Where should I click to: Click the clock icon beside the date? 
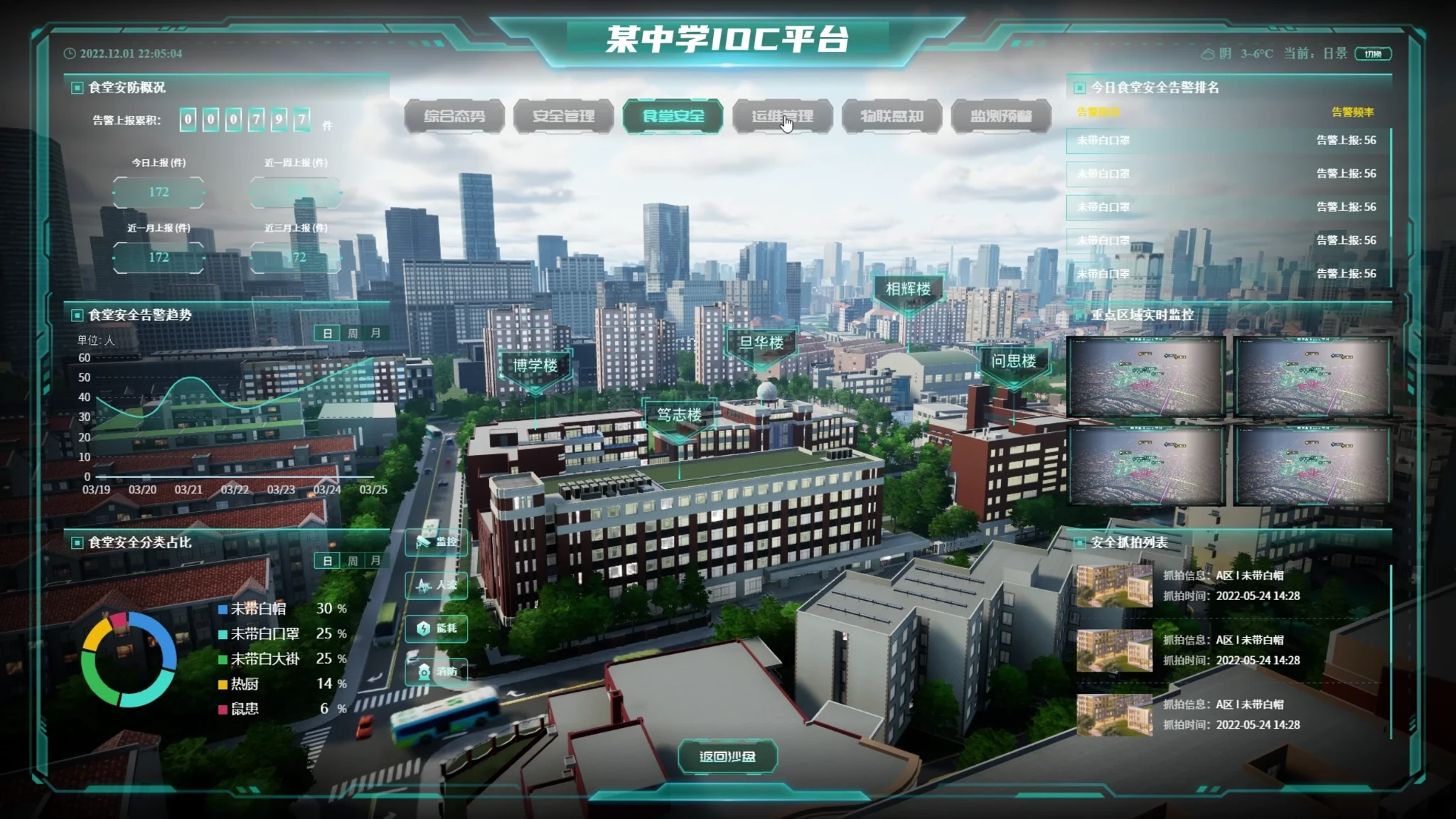(70, 52)
